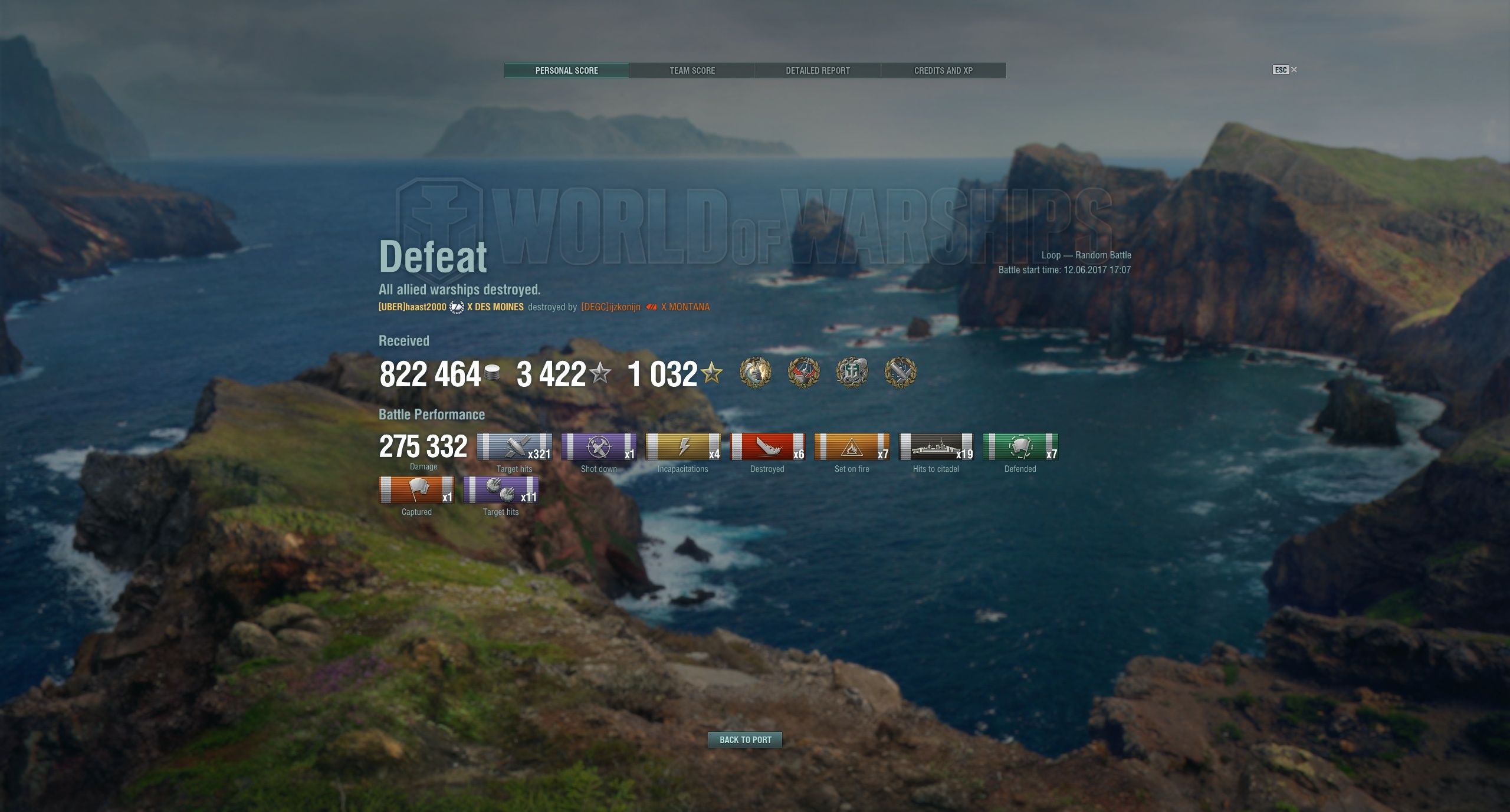Click the Captured flag ribbon

(416, 490)
